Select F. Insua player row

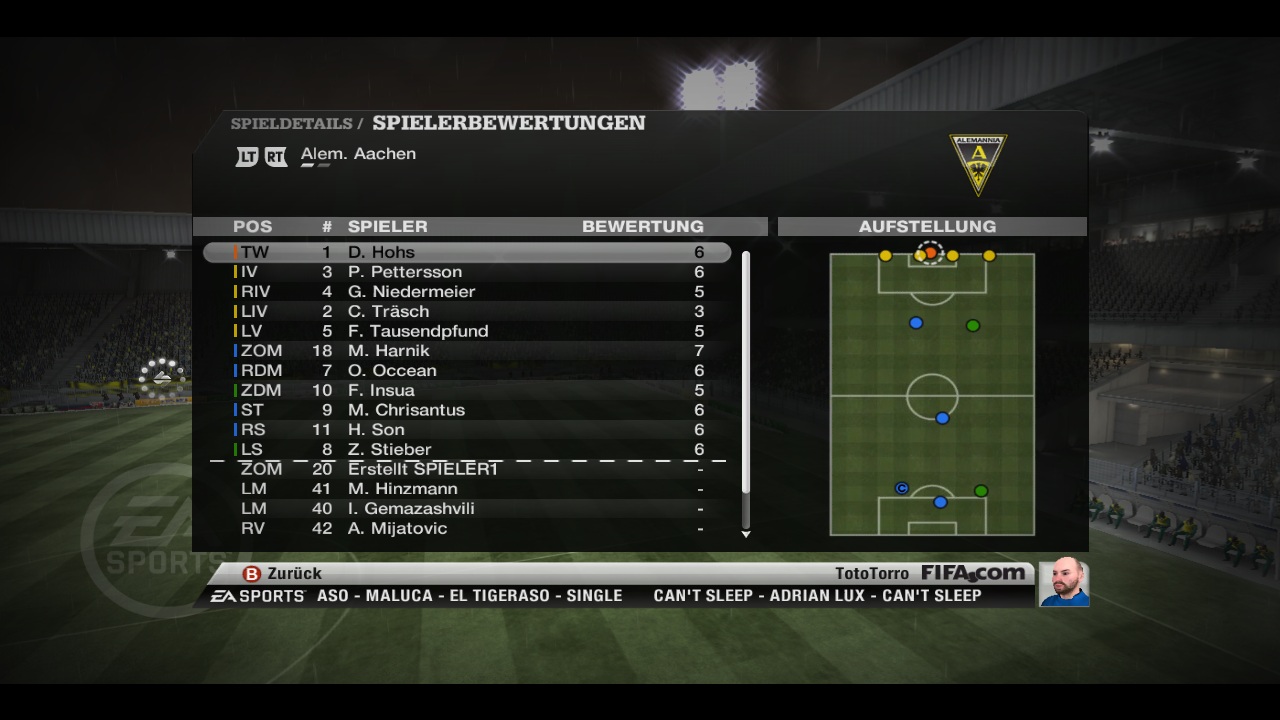[467, 390]
